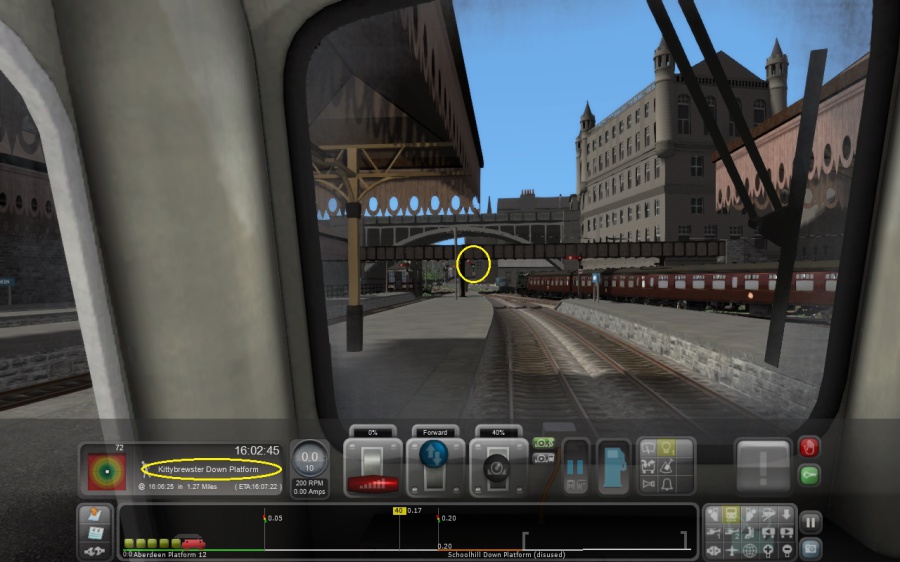Viewport: 900px width, 562px height.
Task: Open the globe route map
Action: [749, 550]
